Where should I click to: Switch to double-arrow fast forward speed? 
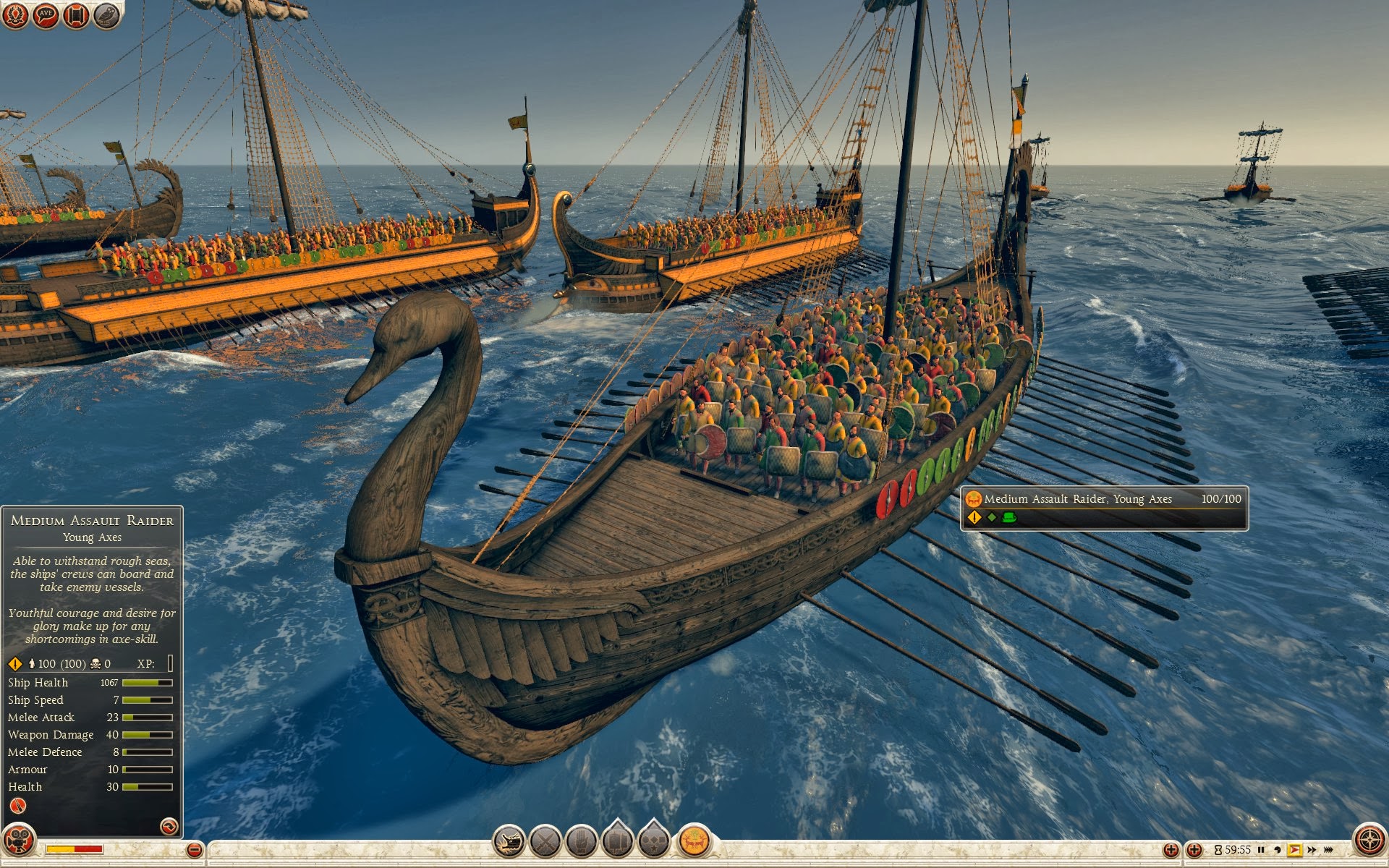coord(1312,850)
